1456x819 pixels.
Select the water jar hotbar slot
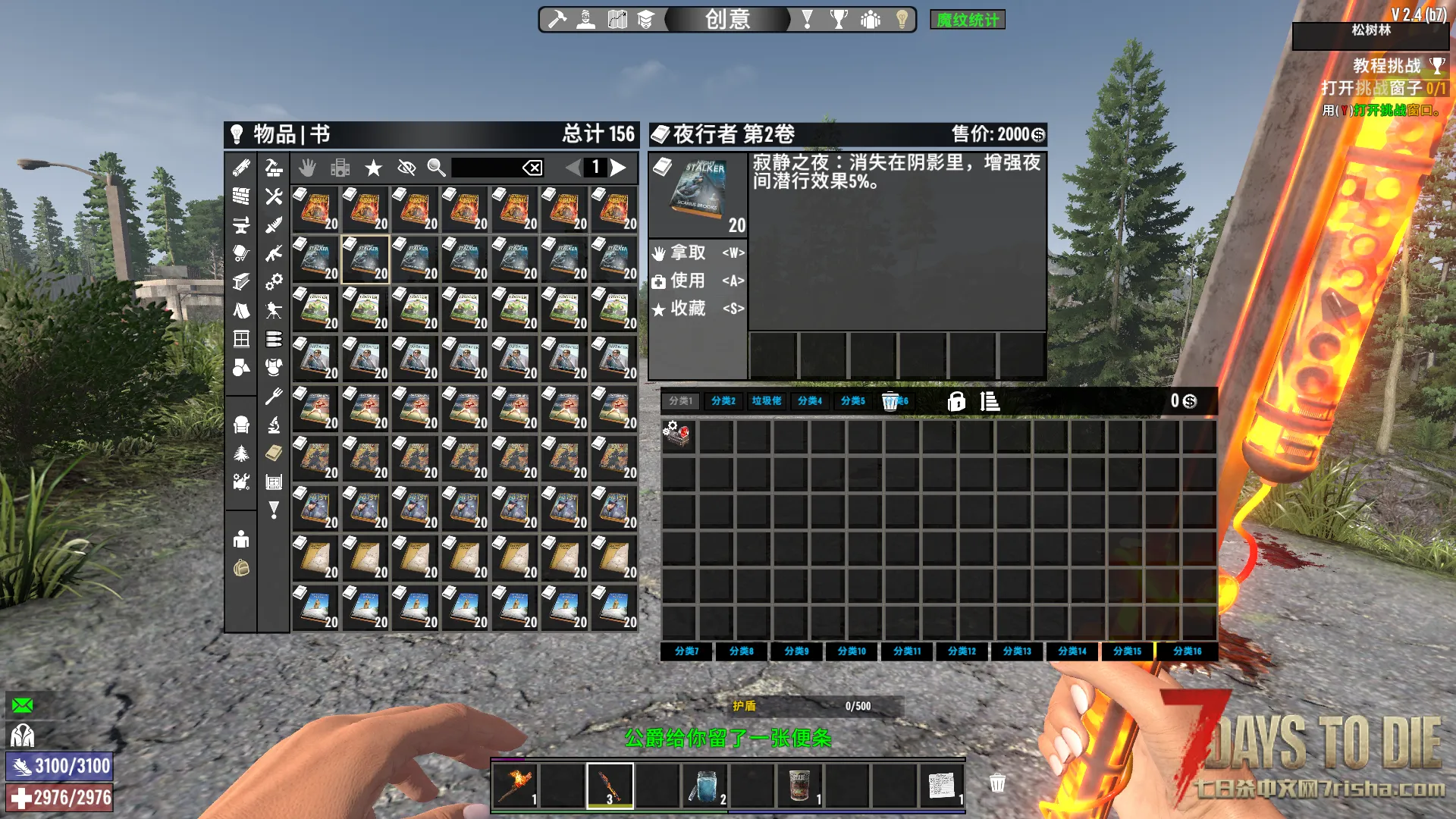click(x=704, y=786)
